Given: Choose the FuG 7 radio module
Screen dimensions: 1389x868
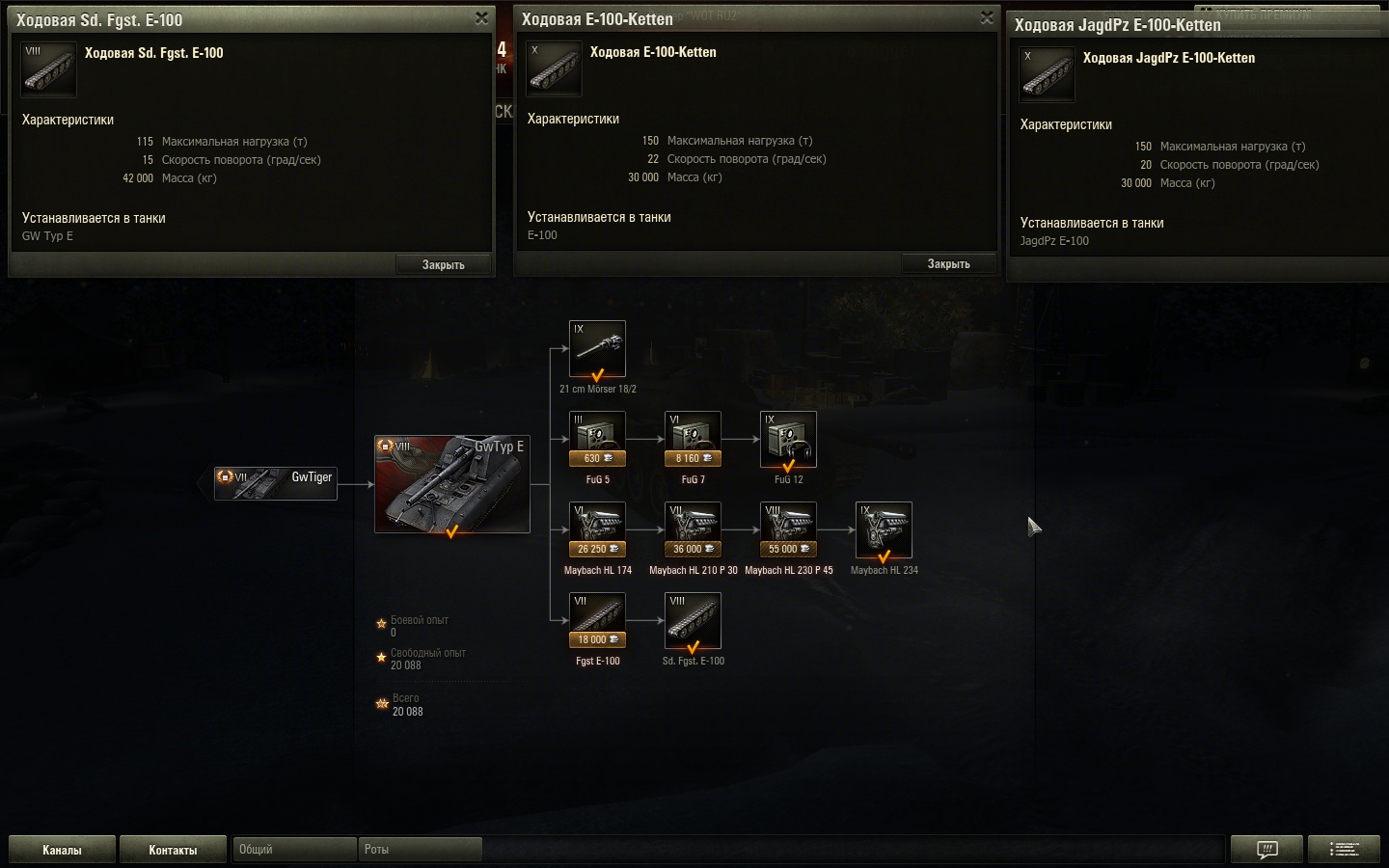Looking at the screenshot, I should point(693,440).
